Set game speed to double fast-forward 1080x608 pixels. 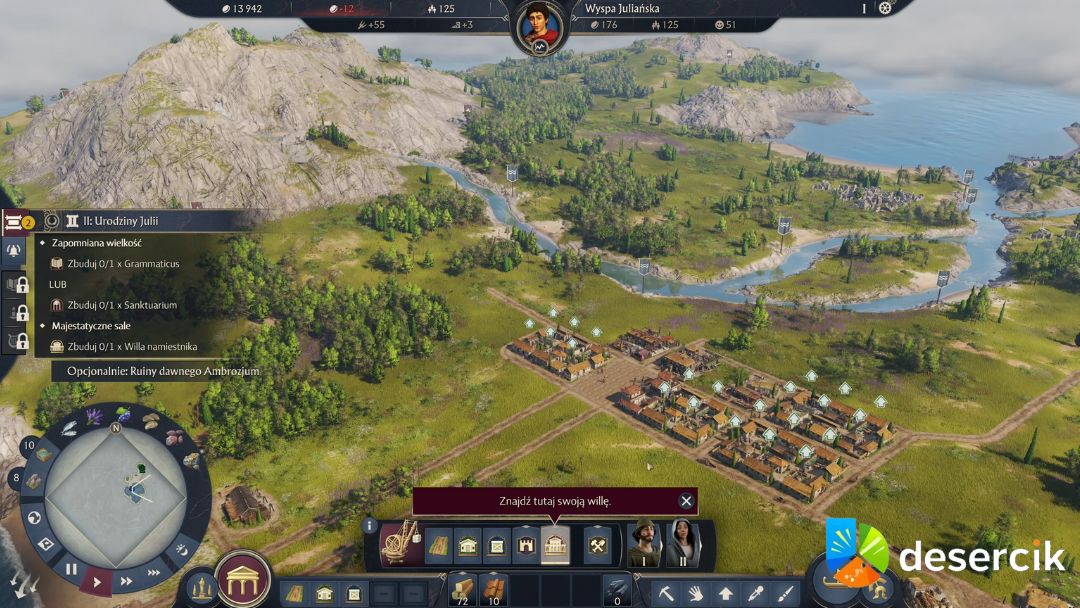click(126, 580)
